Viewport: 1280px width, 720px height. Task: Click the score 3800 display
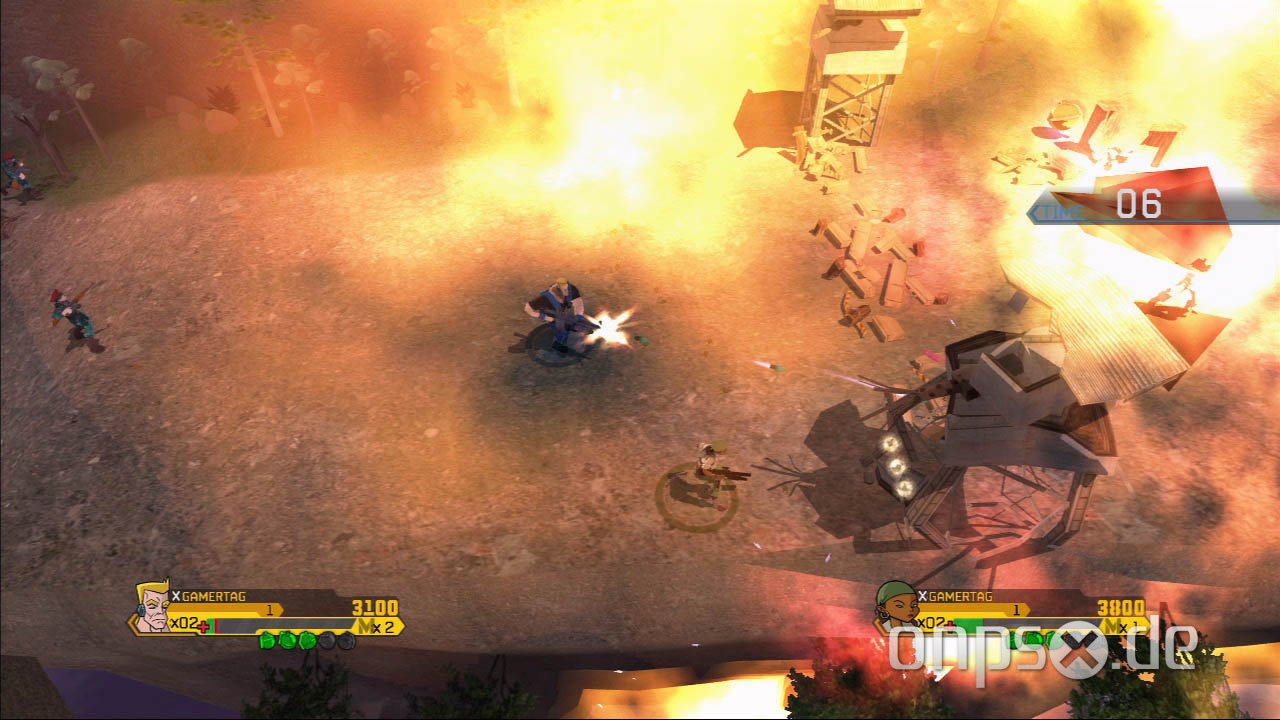coord(1120,607)
